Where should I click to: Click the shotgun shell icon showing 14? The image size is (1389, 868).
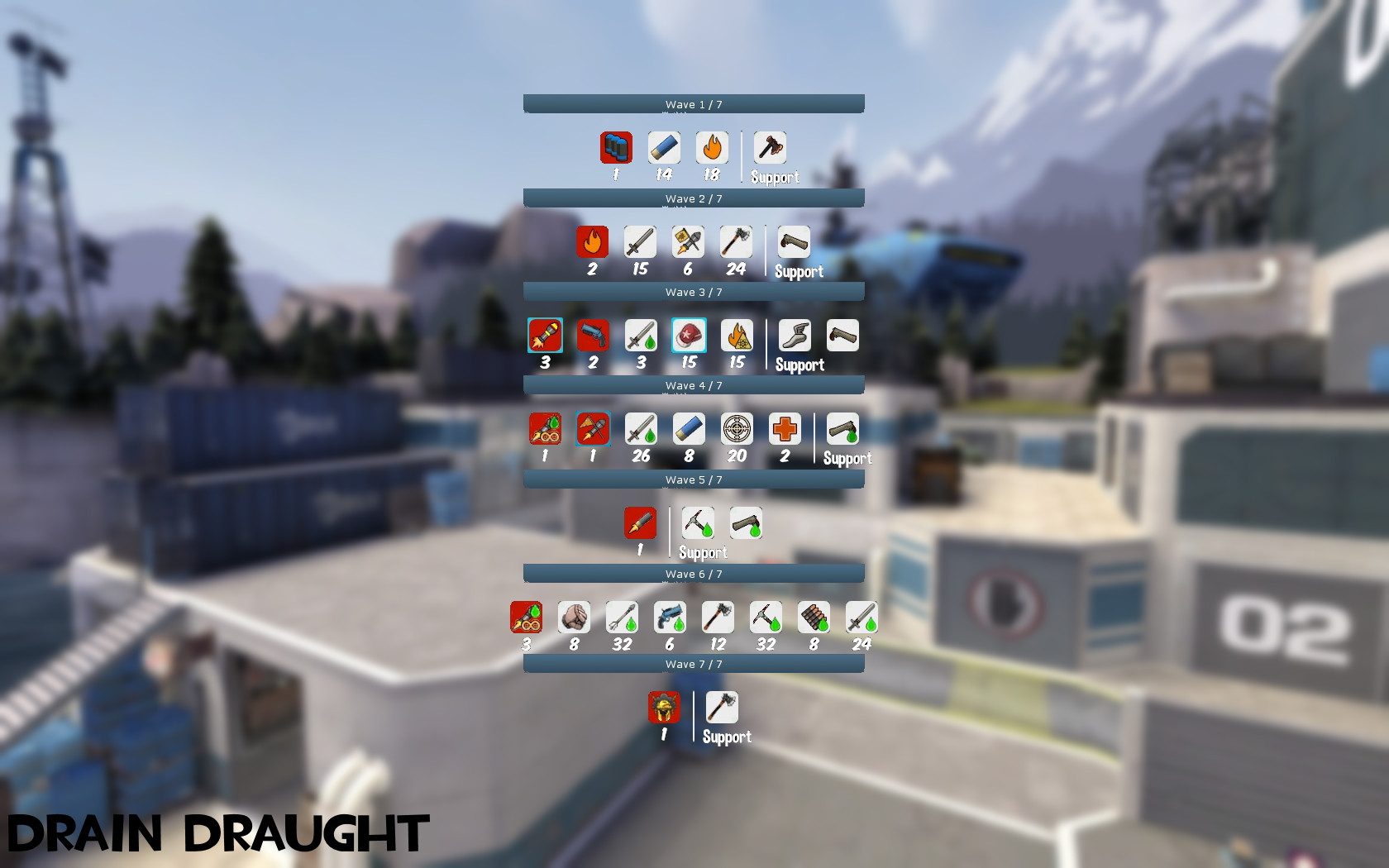pos(662,148)
